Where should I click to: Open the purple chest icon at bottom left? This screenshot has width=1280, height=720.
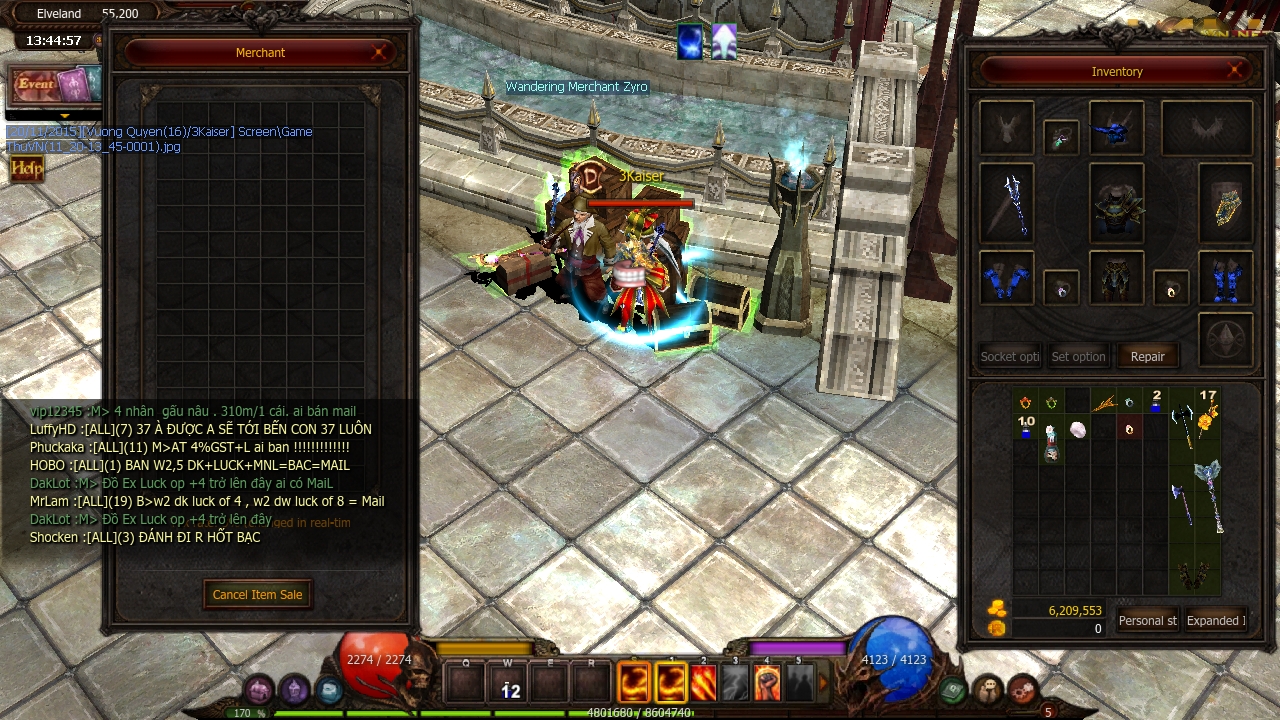point(256,690)
